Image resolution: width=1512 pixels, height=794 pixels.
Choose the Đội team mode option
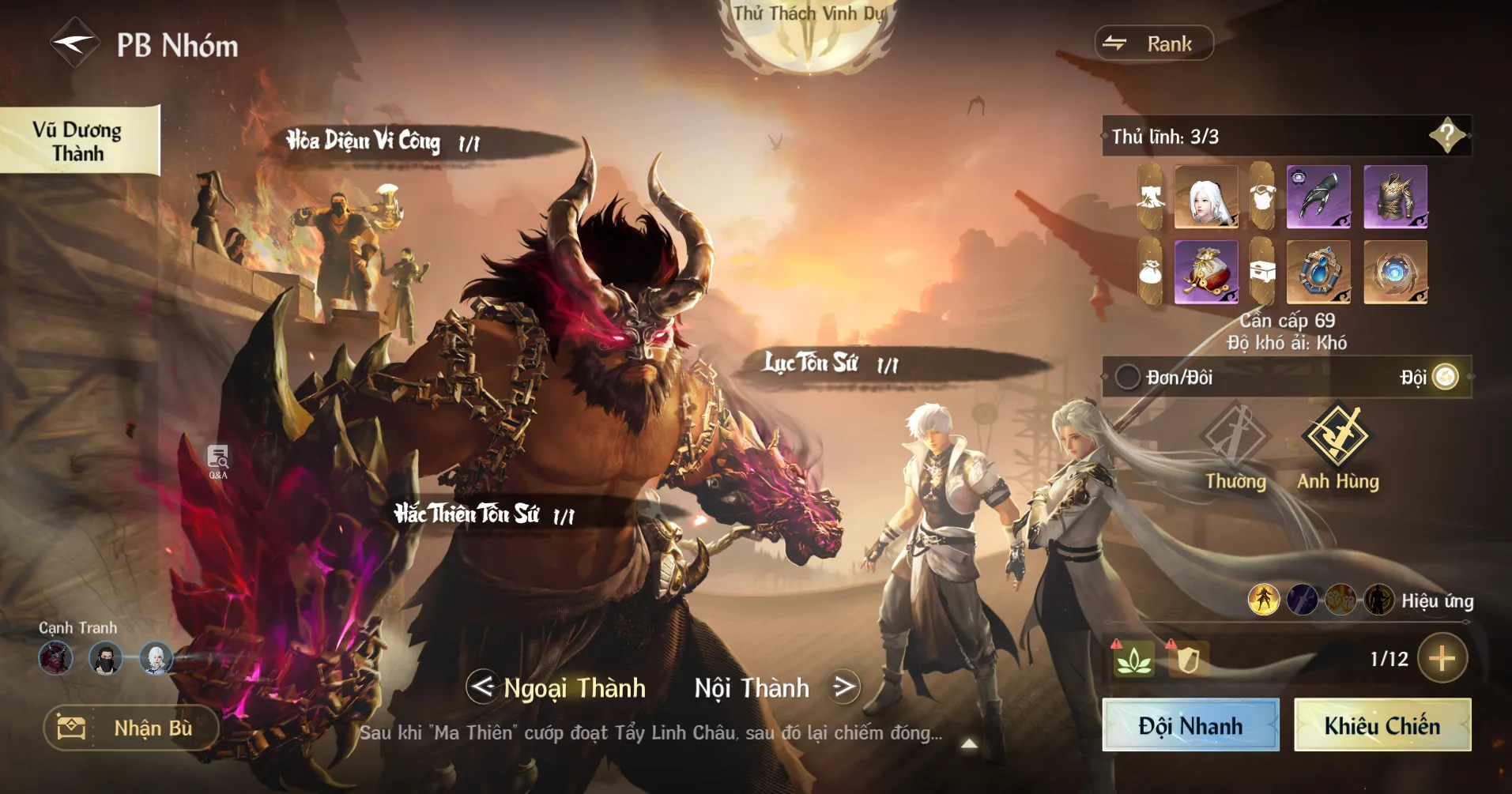click(x=1445, y=377)
